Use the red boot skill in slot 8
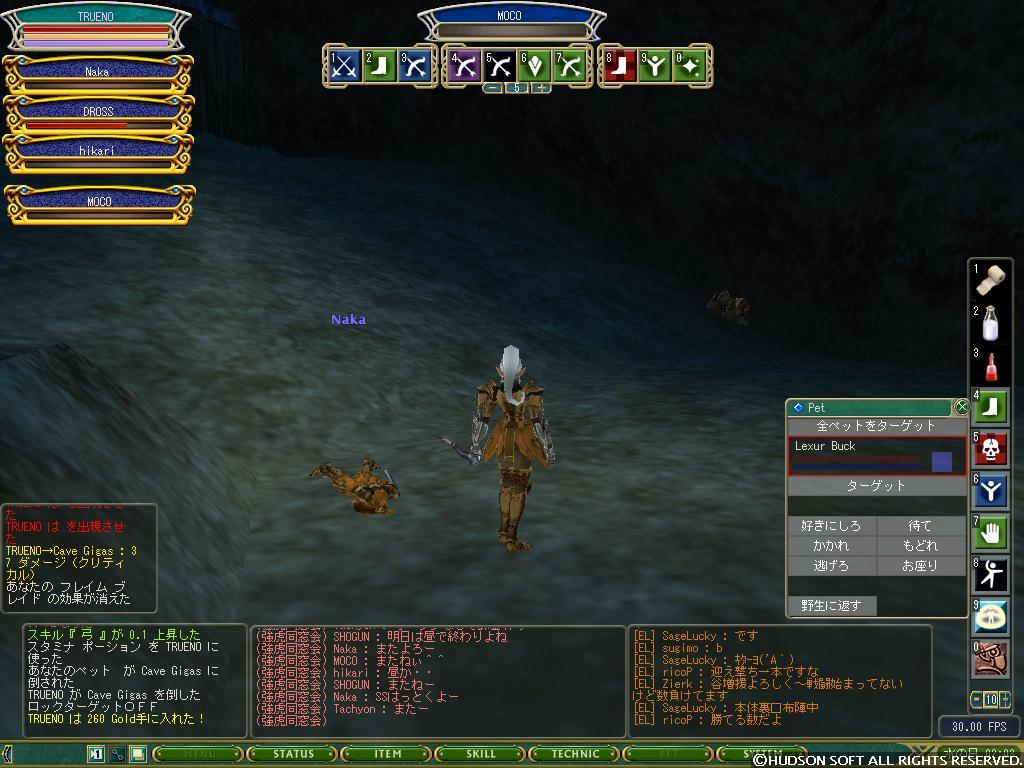This screenshot has height=768, width=1024. (621, 66)
